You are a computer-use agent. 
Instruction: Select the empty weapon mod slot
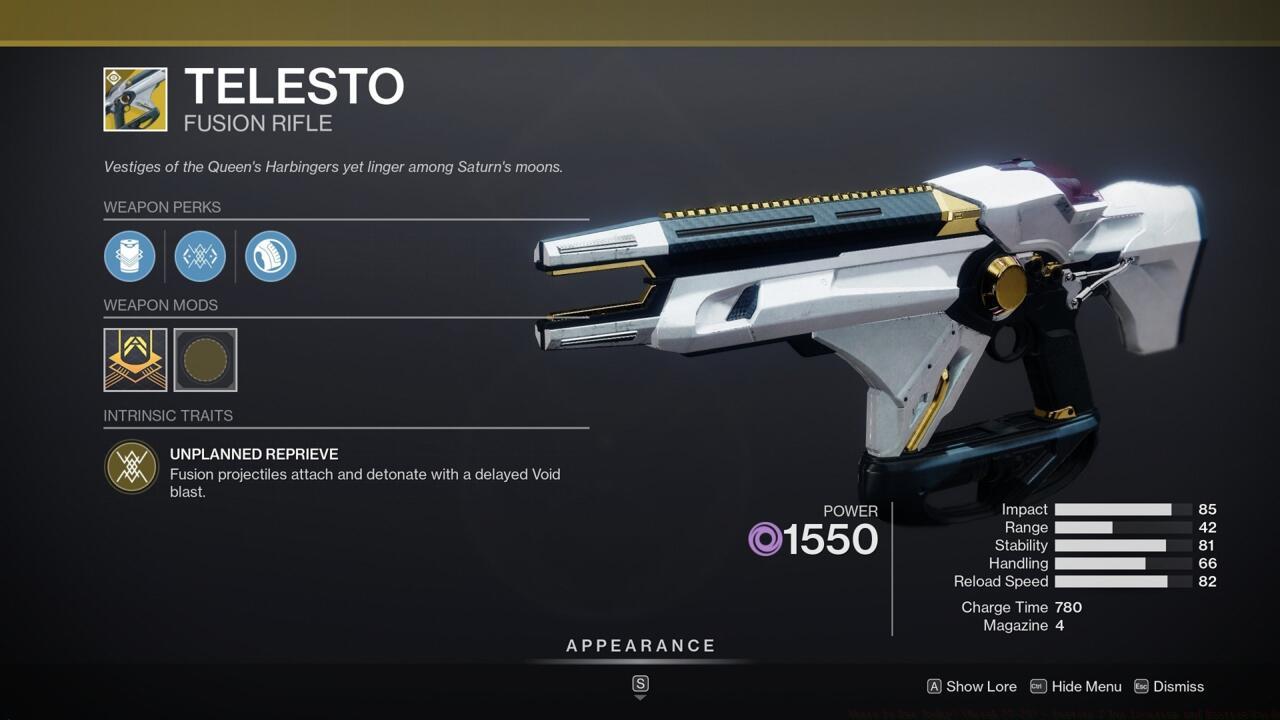coord(204,360)
